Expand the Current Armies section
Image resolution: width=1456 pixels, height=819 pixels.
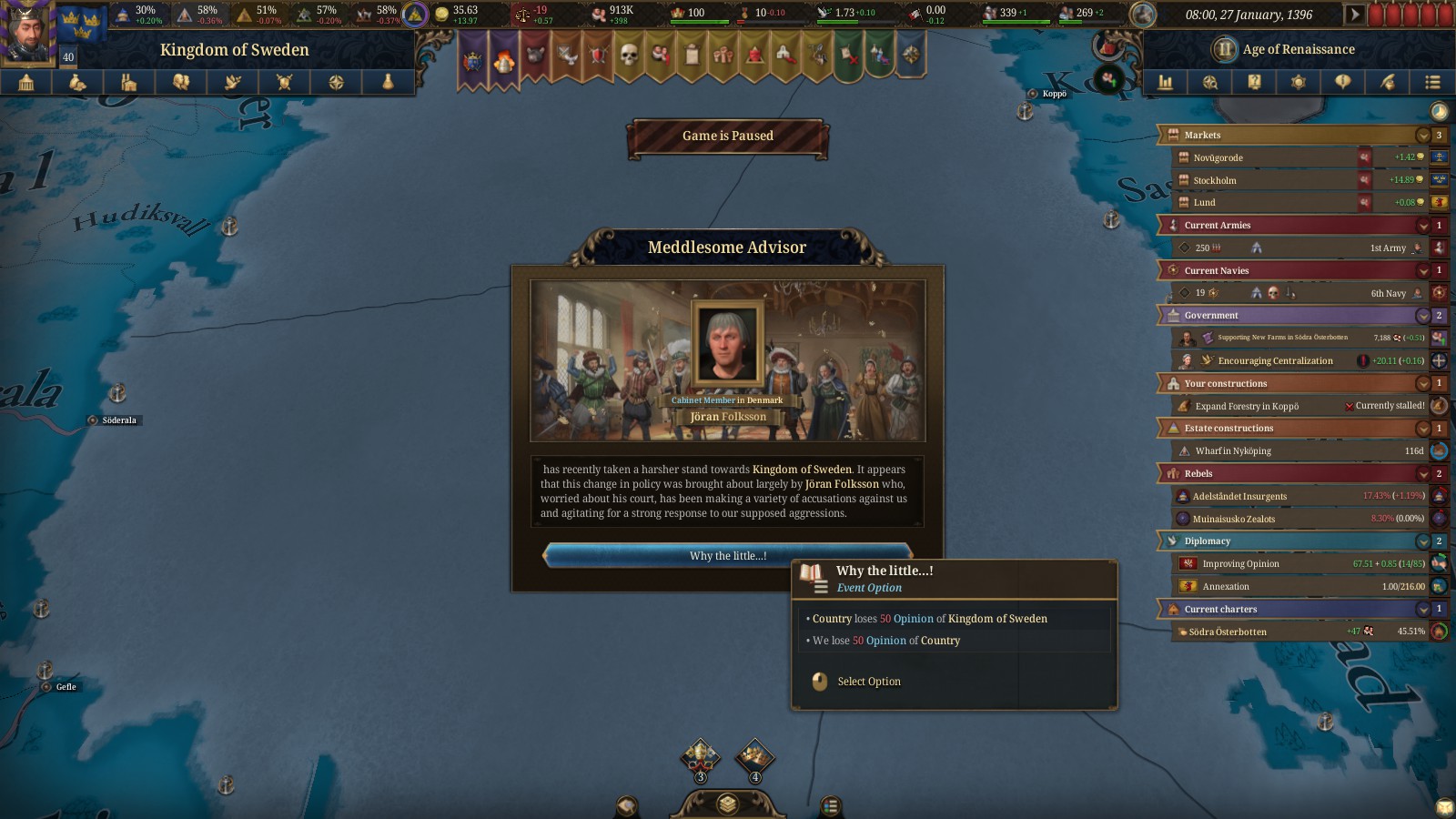[1423, 225]
